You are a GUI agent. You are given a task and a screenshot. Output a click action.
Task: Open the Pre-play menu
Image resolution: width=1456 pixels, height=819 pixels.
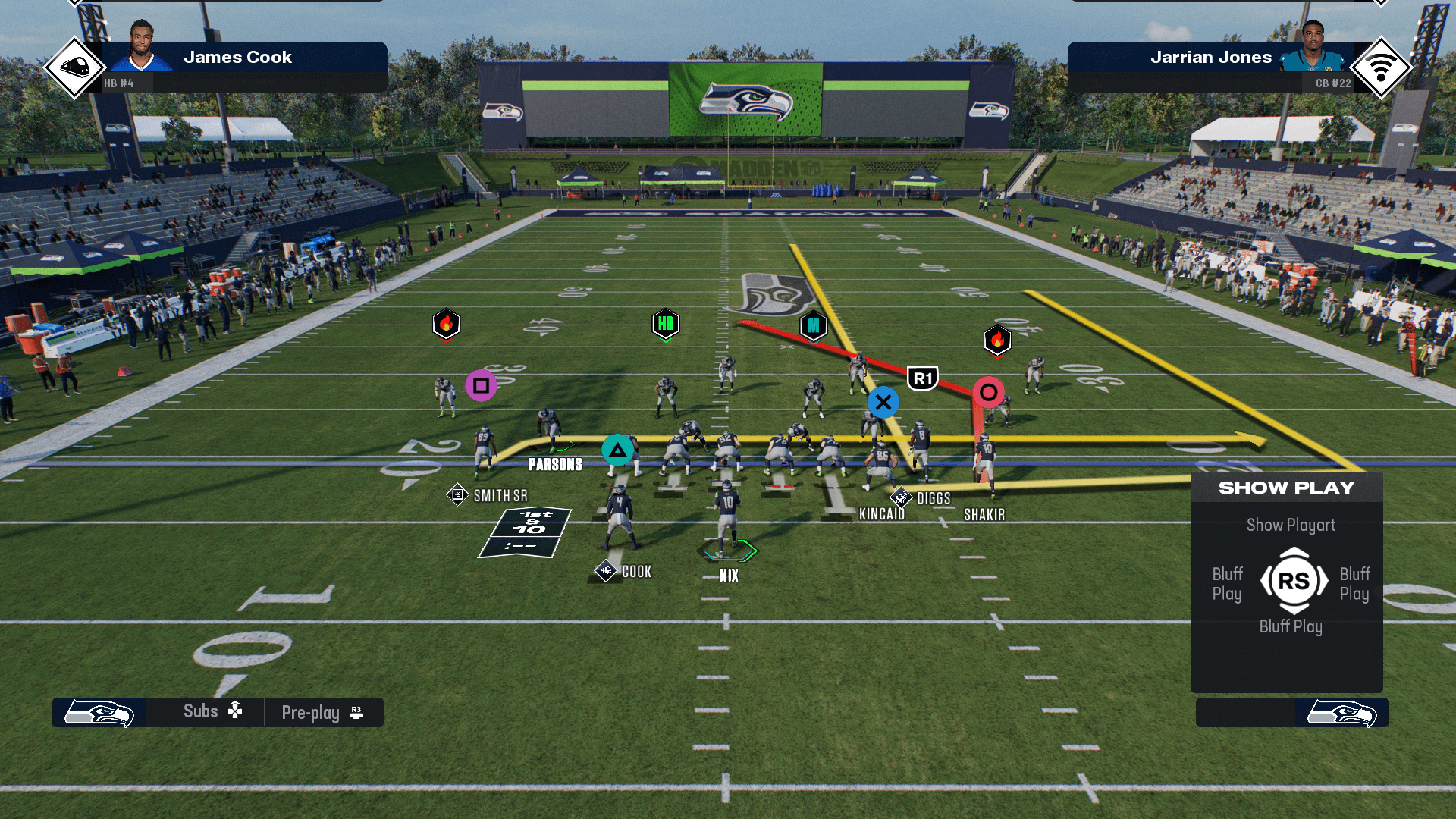(x=322, y=713)
